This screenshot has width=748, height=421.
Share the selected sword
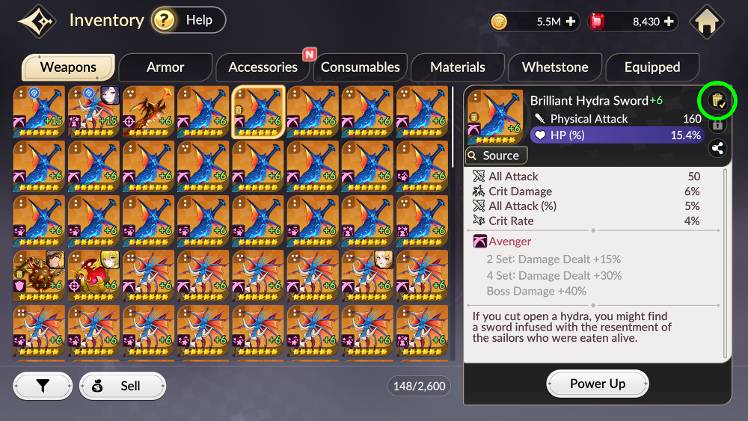coord(717,149)
